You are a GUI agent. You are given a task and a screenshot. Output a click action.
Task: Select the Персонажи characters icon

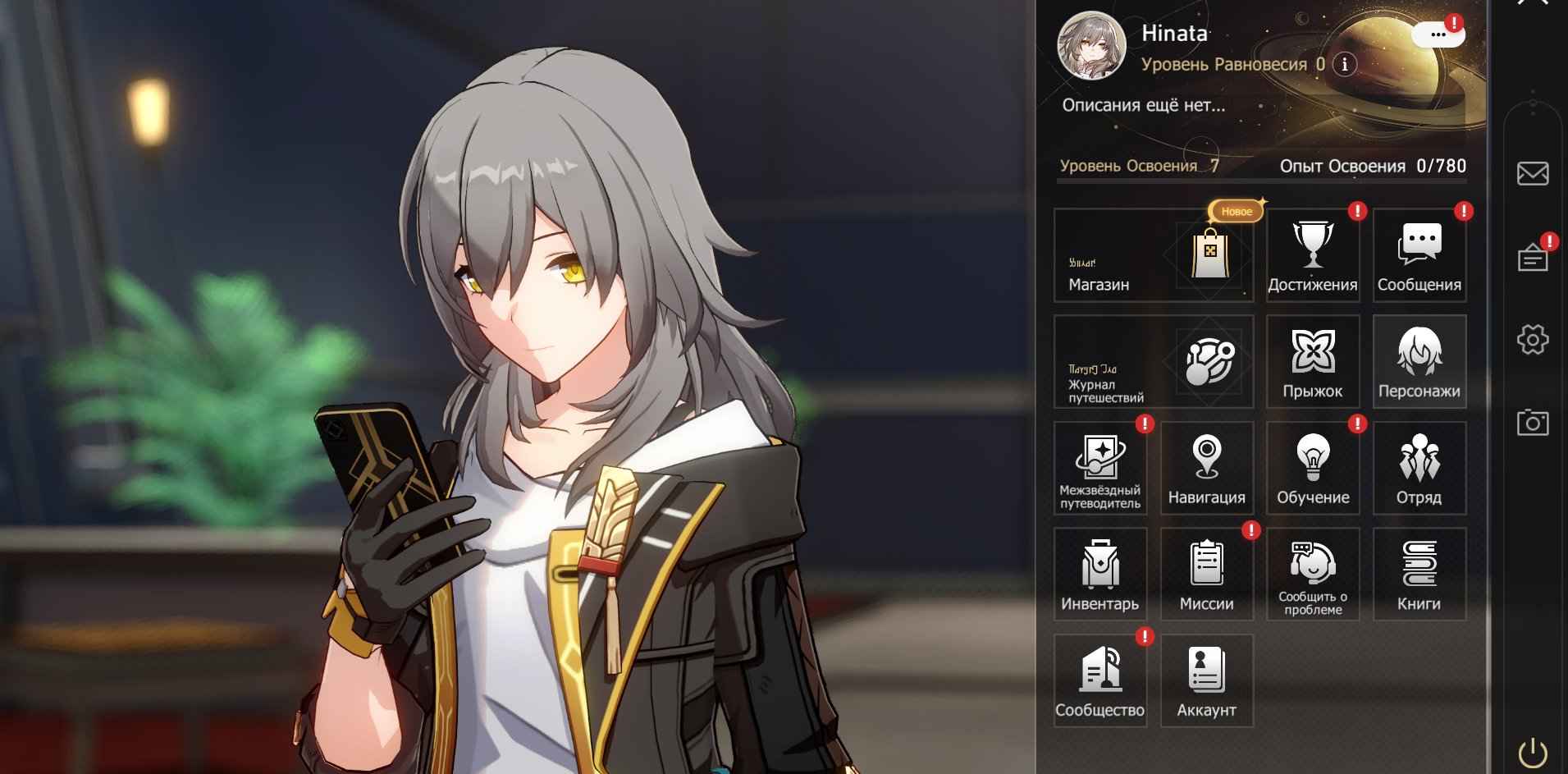pyautogui.click(x=1420, y=361)
